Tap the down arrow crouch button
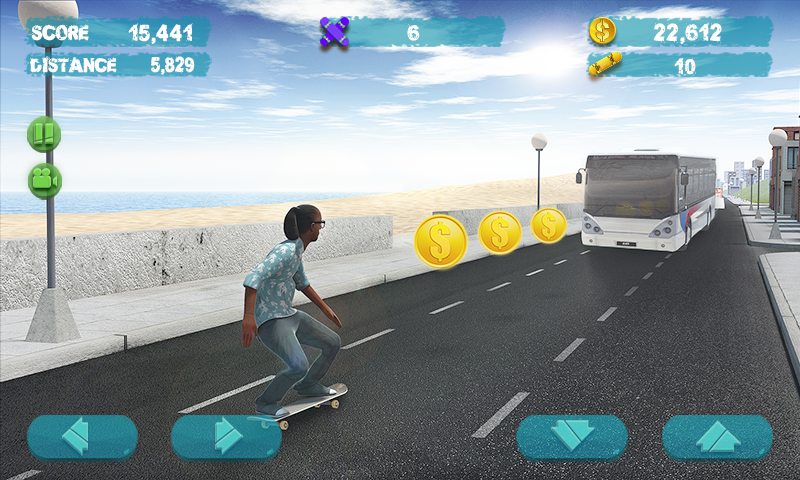Screen dimensions: 800x480 572,437
